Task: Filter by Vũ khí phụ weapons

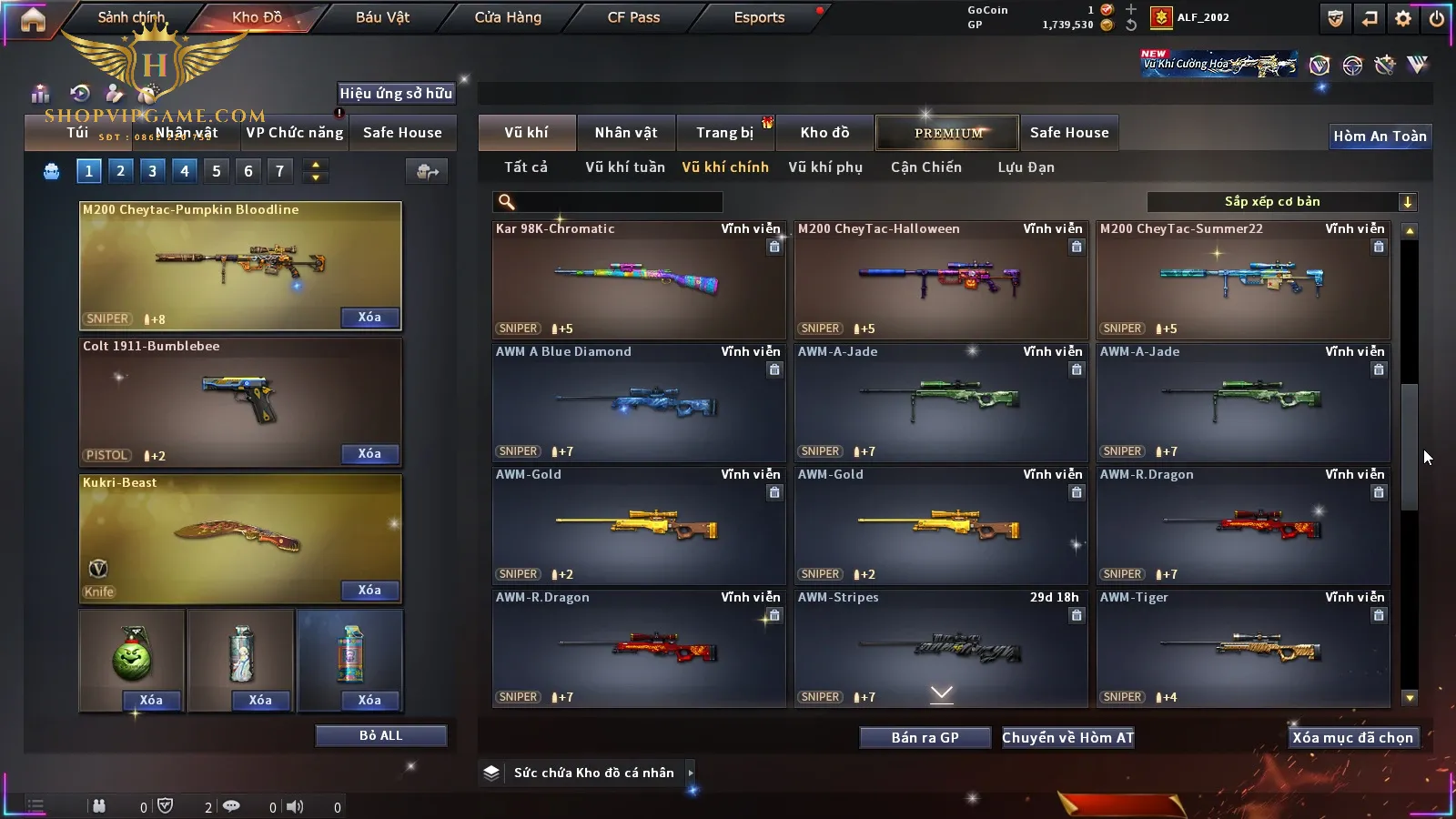Action: 824,167
